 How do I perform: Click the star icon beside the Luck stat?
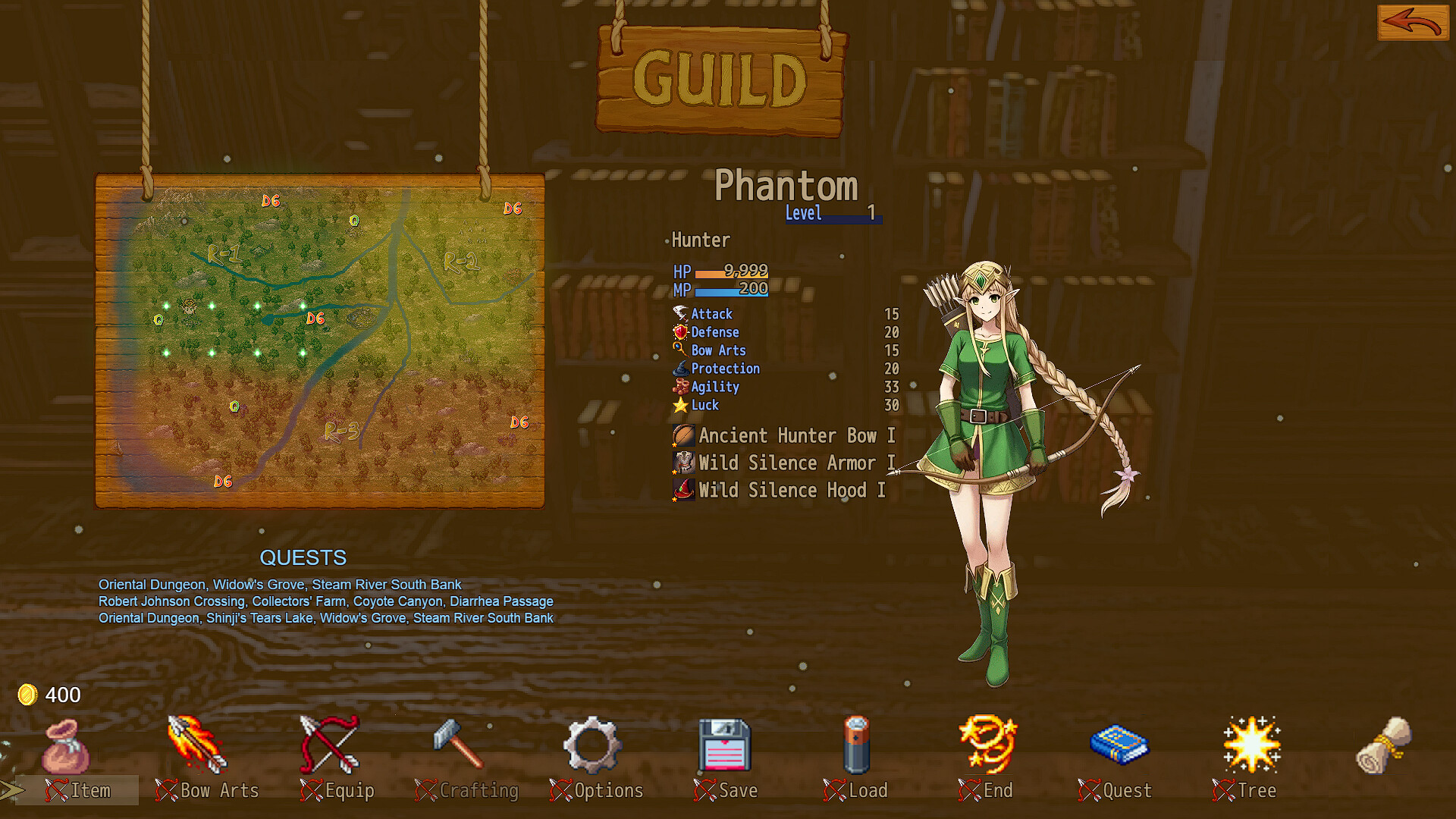pyautogui.click(x=680, y=405)
